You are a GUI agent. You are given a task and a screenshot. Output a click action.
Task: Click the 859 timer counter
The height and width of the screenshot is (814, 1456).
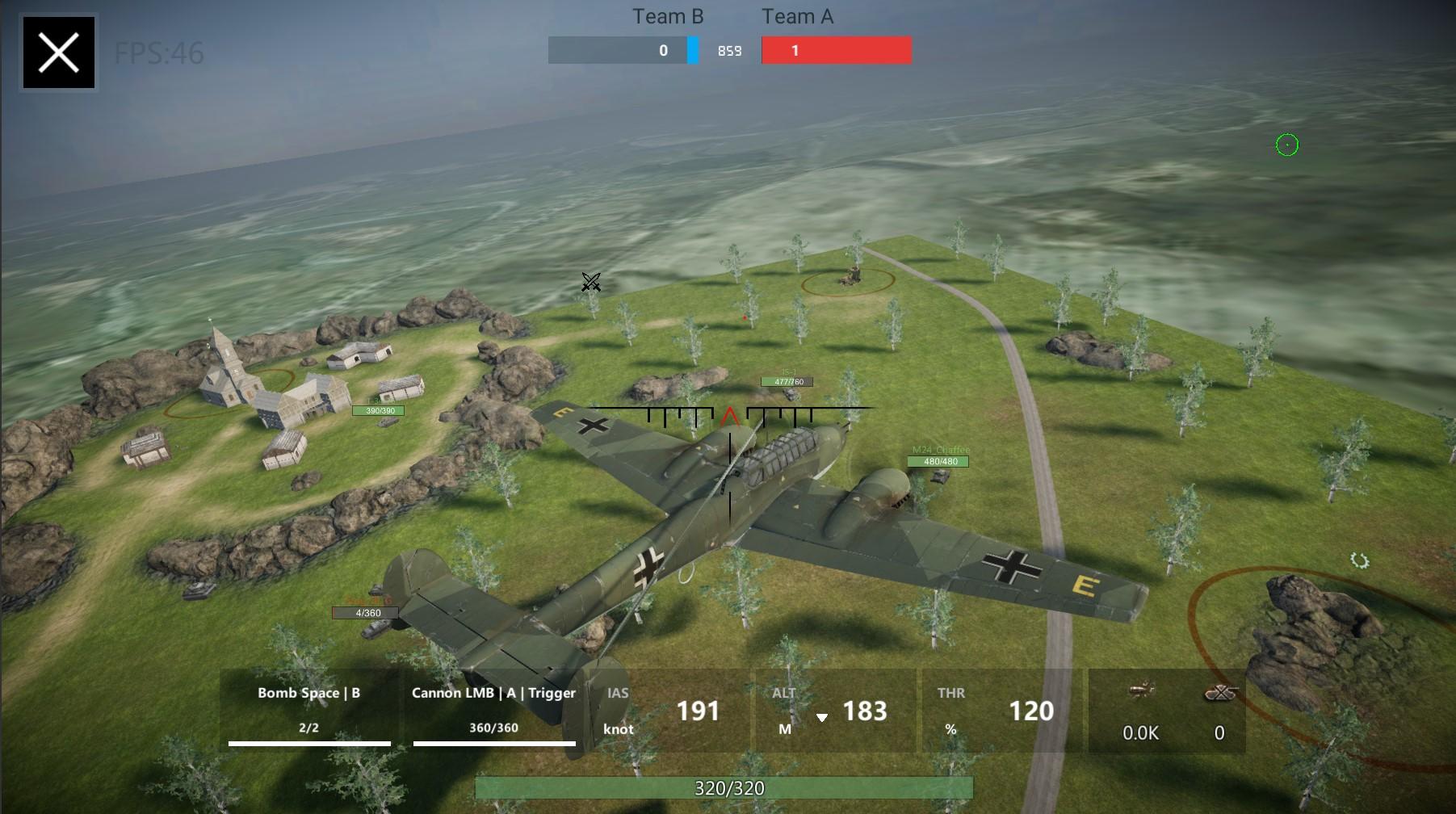[729, 50]
